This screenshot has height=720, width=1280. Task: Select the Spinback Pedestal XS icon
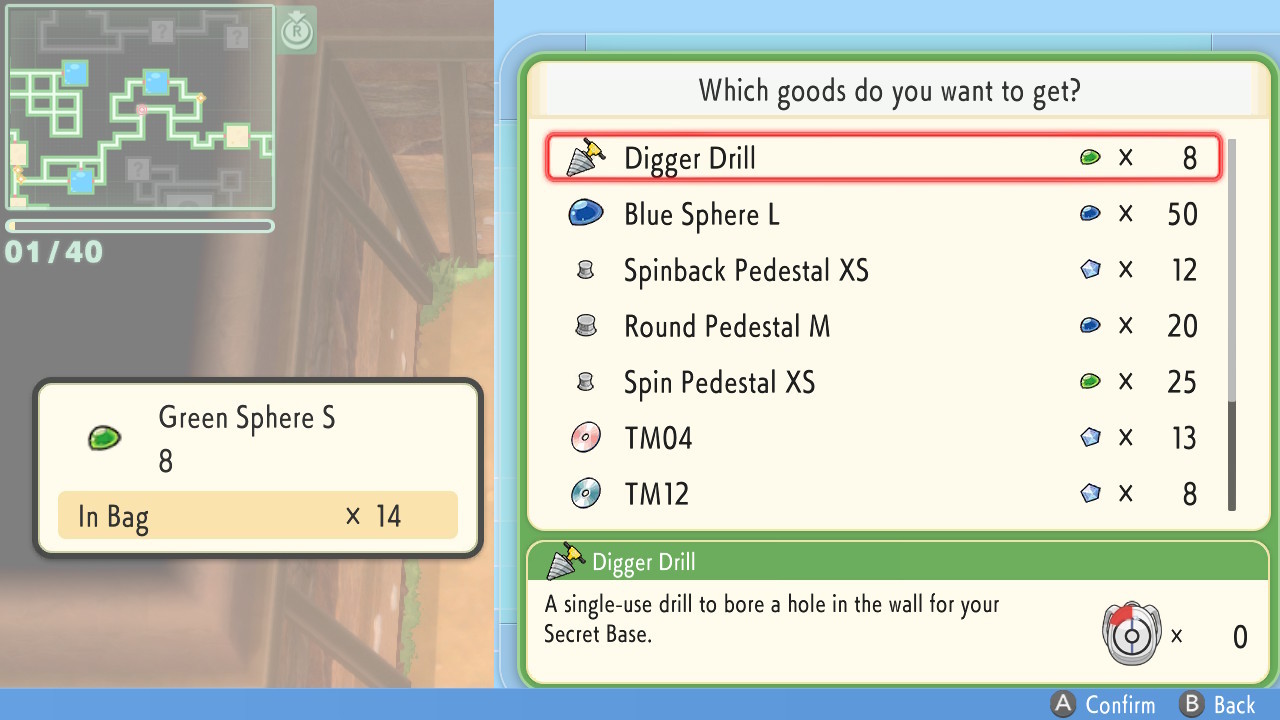[x=586, y=268]
